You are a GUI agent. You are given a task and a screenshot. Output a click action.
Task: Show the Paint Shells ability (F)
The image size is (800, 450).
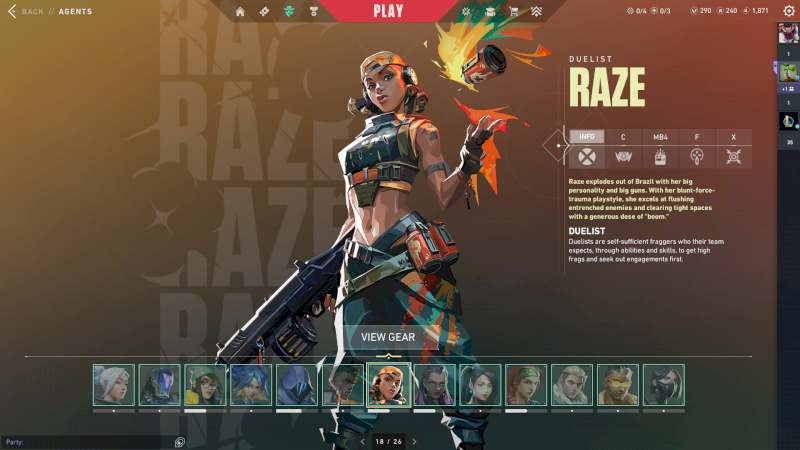[697, 136]
